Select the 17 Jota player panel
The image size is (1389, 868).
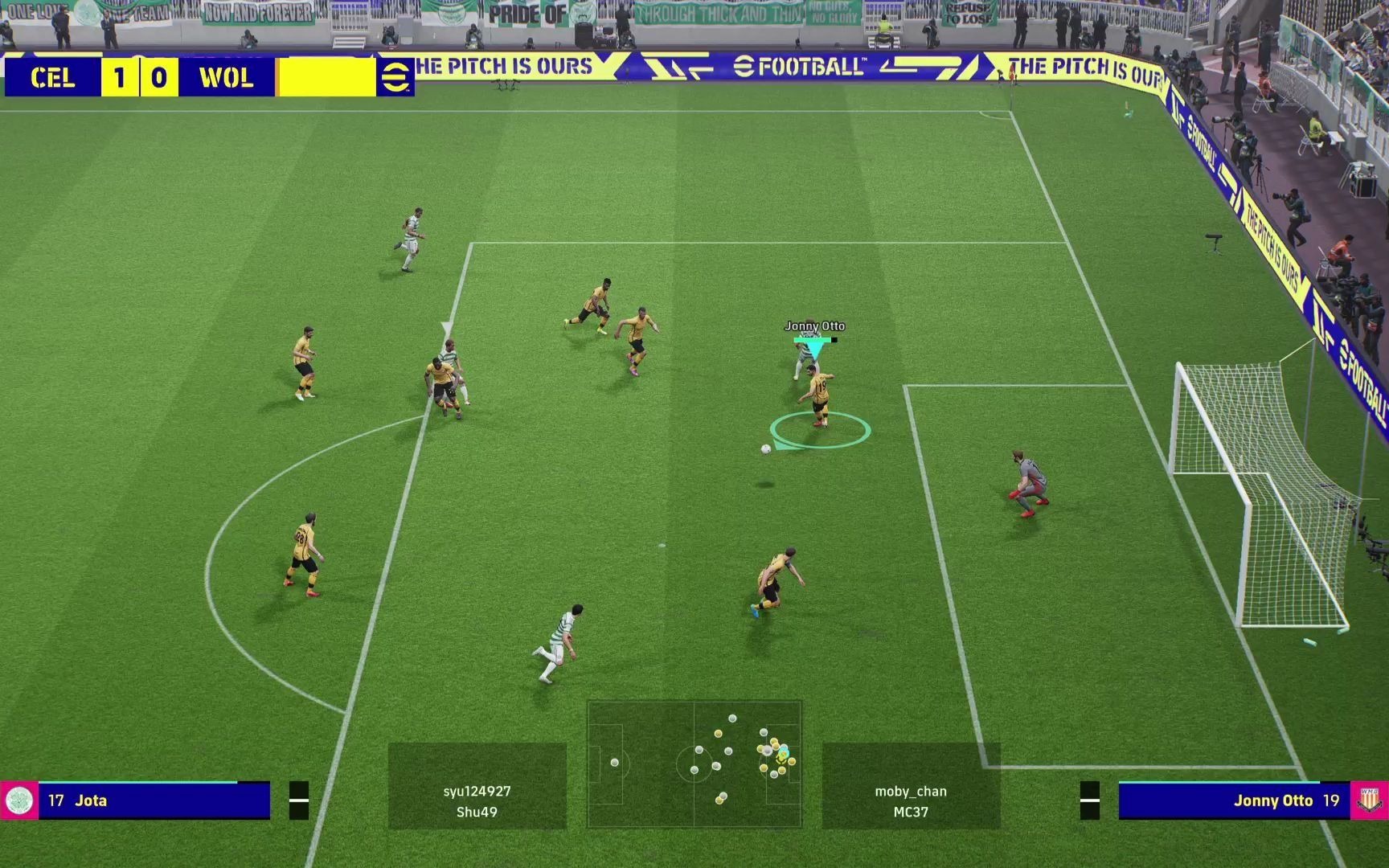(x=153, y=800)
